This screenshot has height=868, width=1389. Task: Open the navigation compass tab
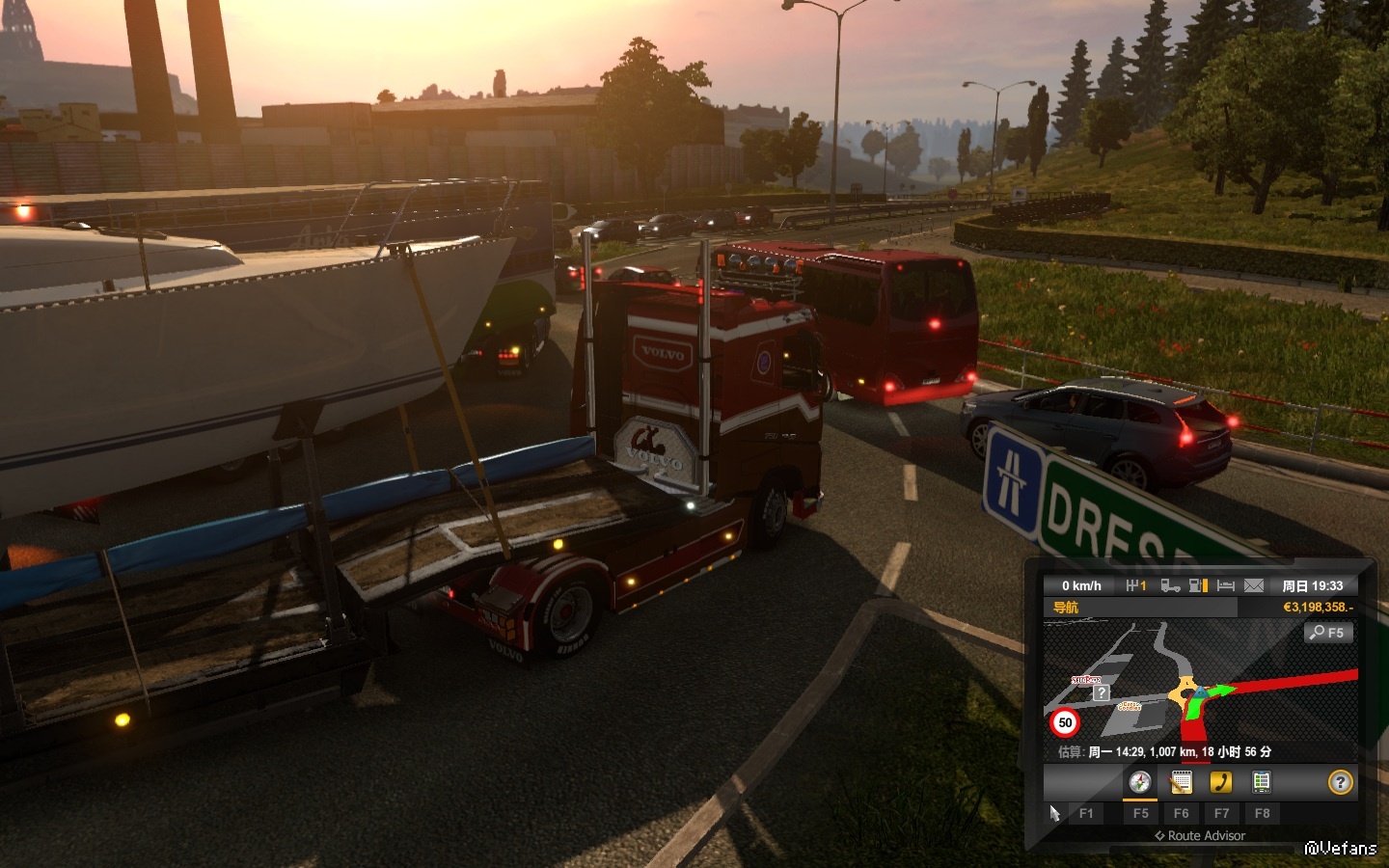coord(1140,782)
